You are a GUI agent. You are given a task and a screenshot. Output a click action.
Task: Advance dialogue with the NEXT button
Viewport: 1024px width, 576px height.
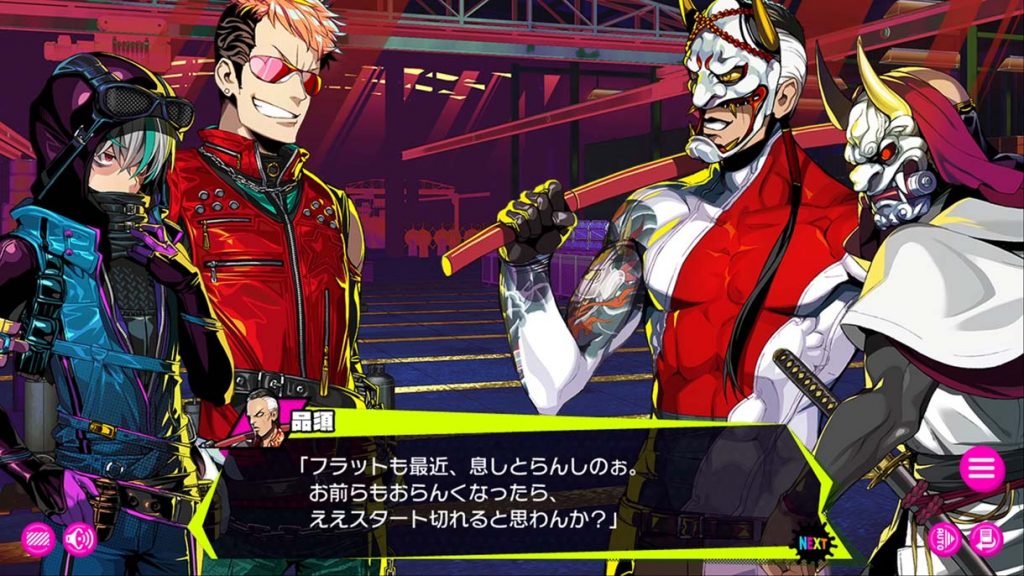(x=814, y=542)
